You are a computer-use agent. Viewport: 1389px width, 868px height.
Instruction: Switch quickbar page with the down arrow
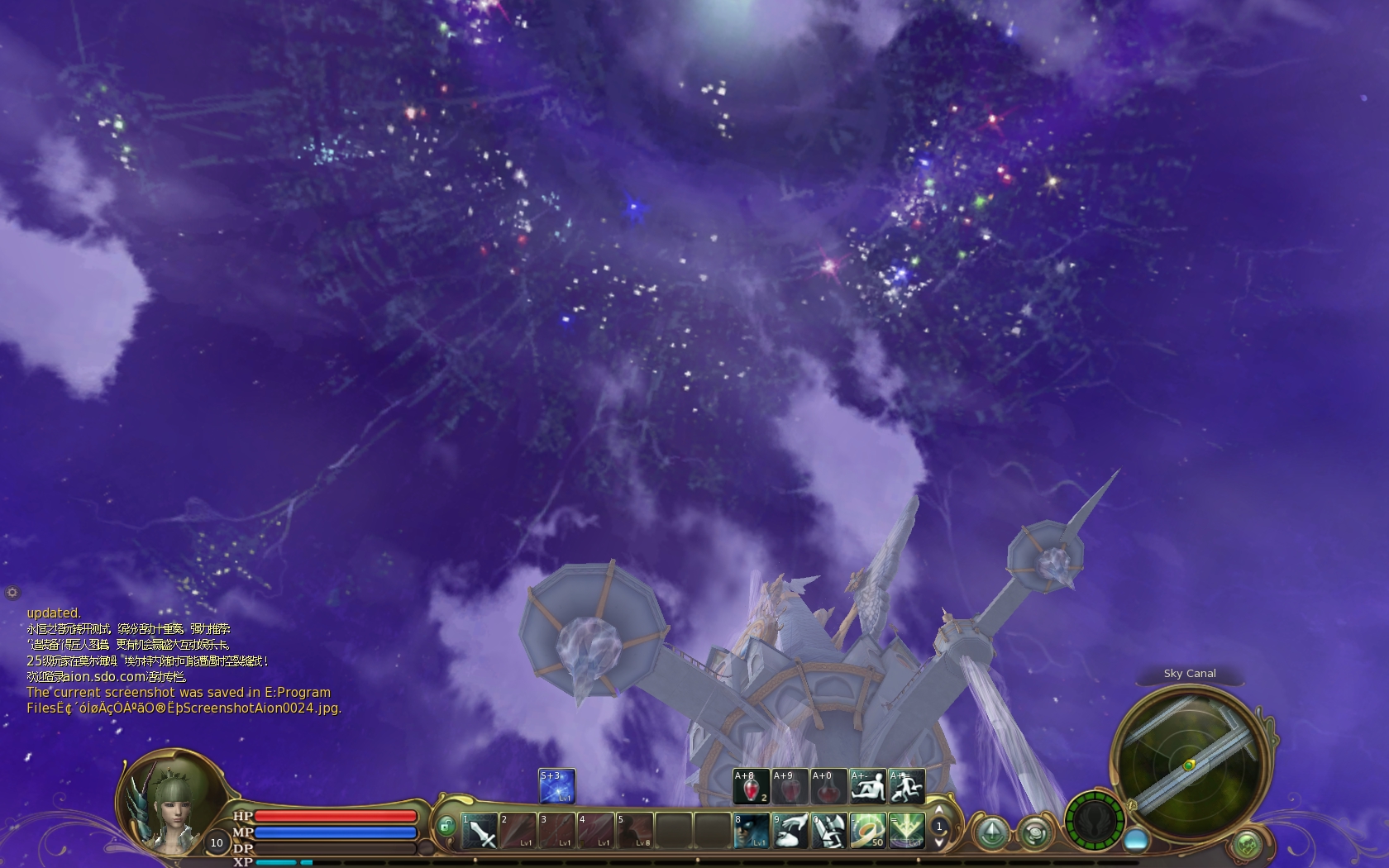tap(938, 842)
